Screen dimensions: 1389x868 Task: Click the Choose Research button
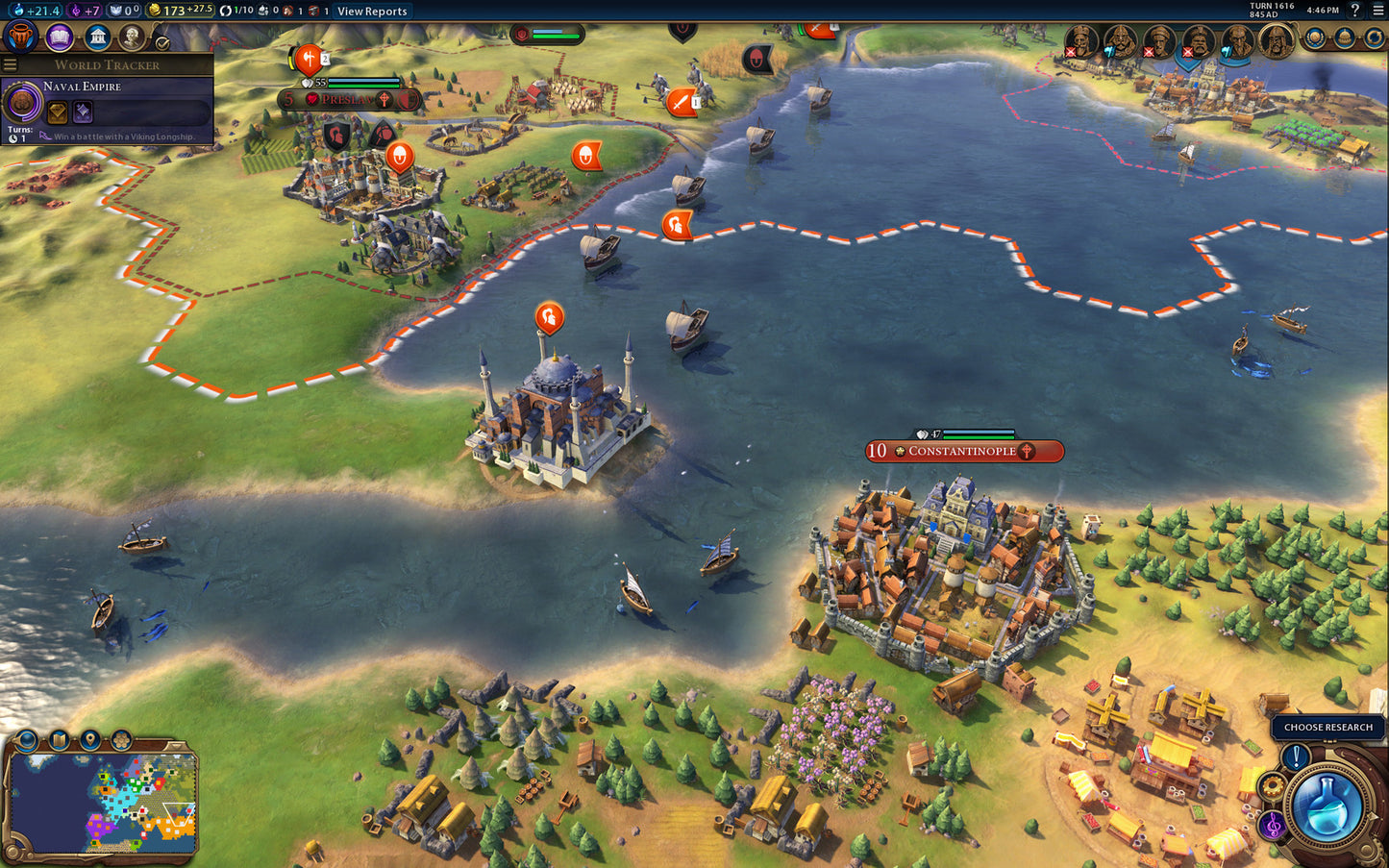[1327, 728]
